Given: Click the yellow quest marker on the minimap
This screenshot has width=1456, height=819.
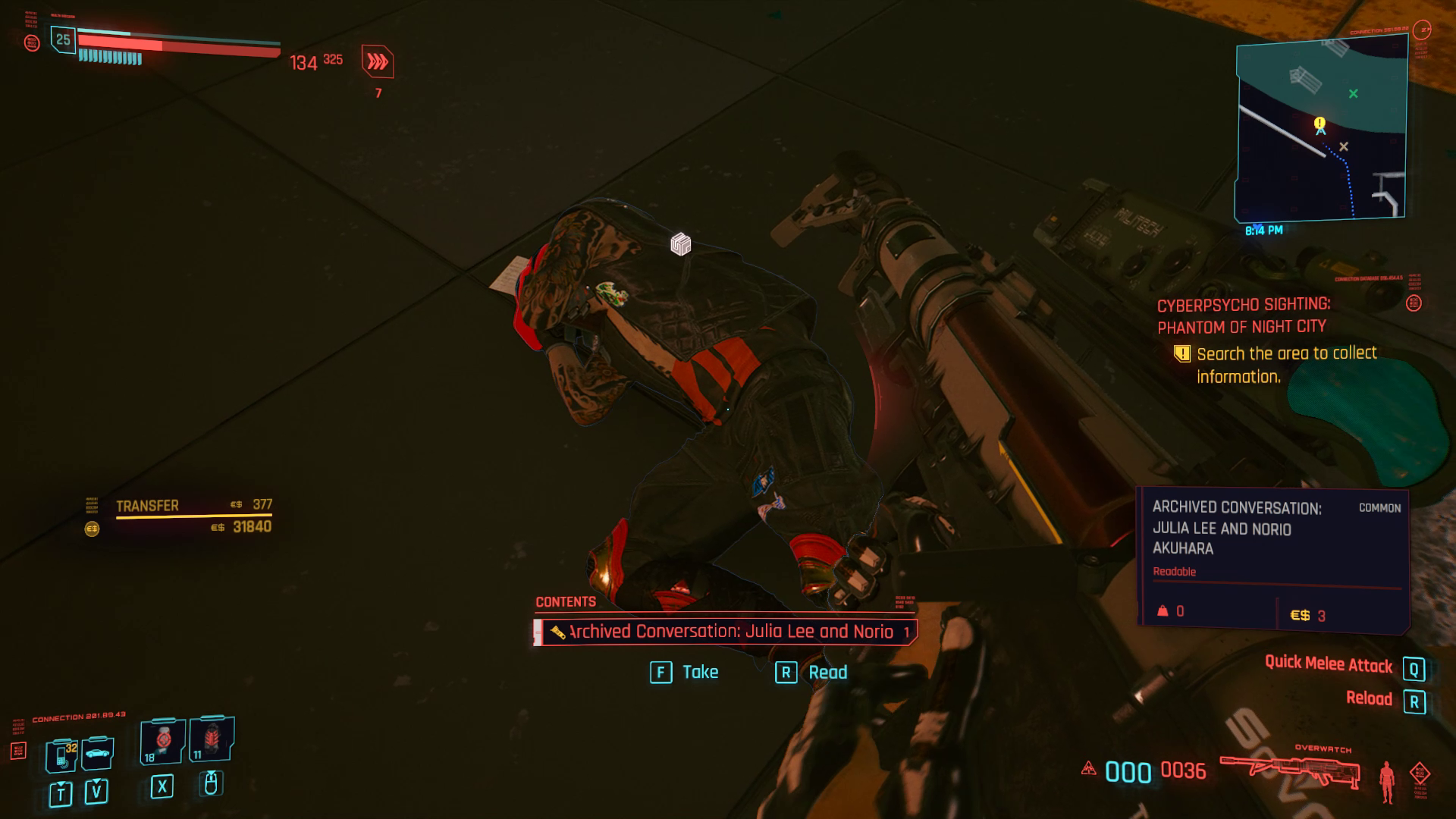Looking at the screenshot, I should coord(1319,123).
